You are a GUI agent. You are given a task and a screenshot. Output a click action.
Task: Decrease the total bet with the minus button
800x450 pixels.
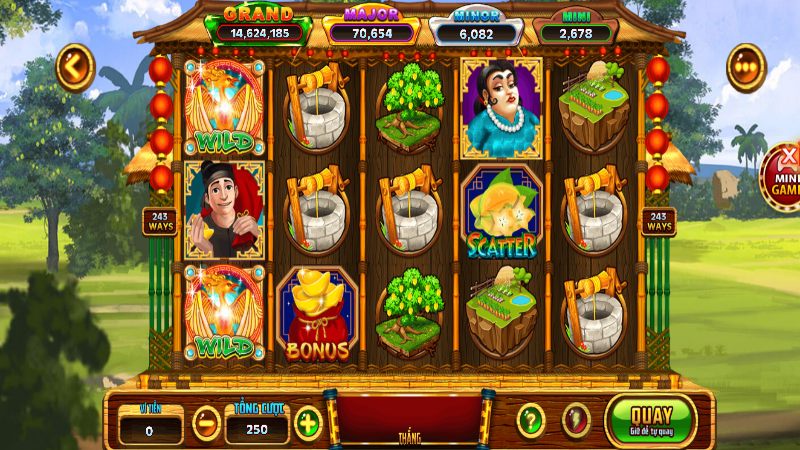click(x=206, y=423)
